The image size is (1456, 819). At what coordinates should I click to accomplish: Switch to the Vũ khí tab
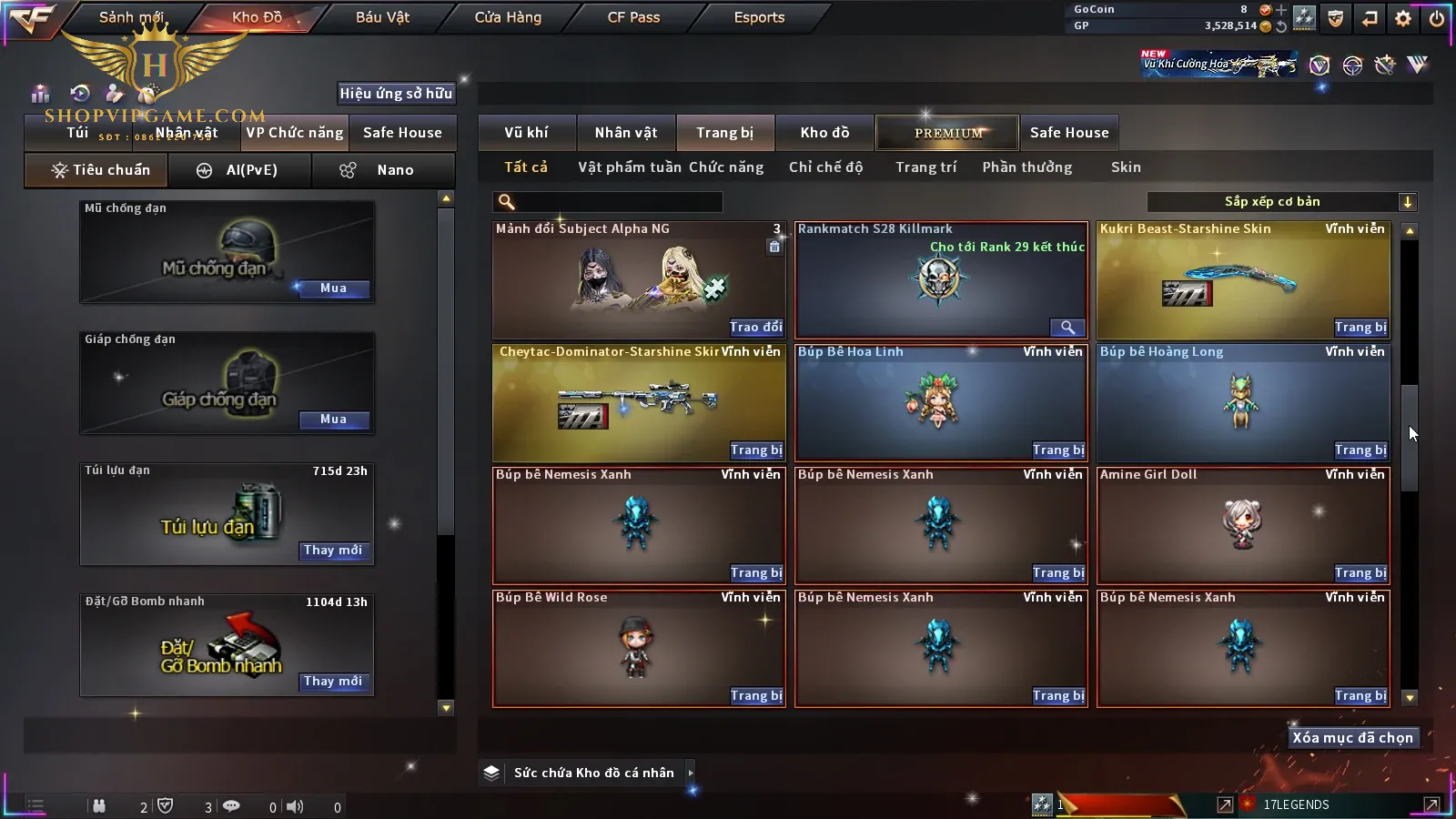[527, 133]
